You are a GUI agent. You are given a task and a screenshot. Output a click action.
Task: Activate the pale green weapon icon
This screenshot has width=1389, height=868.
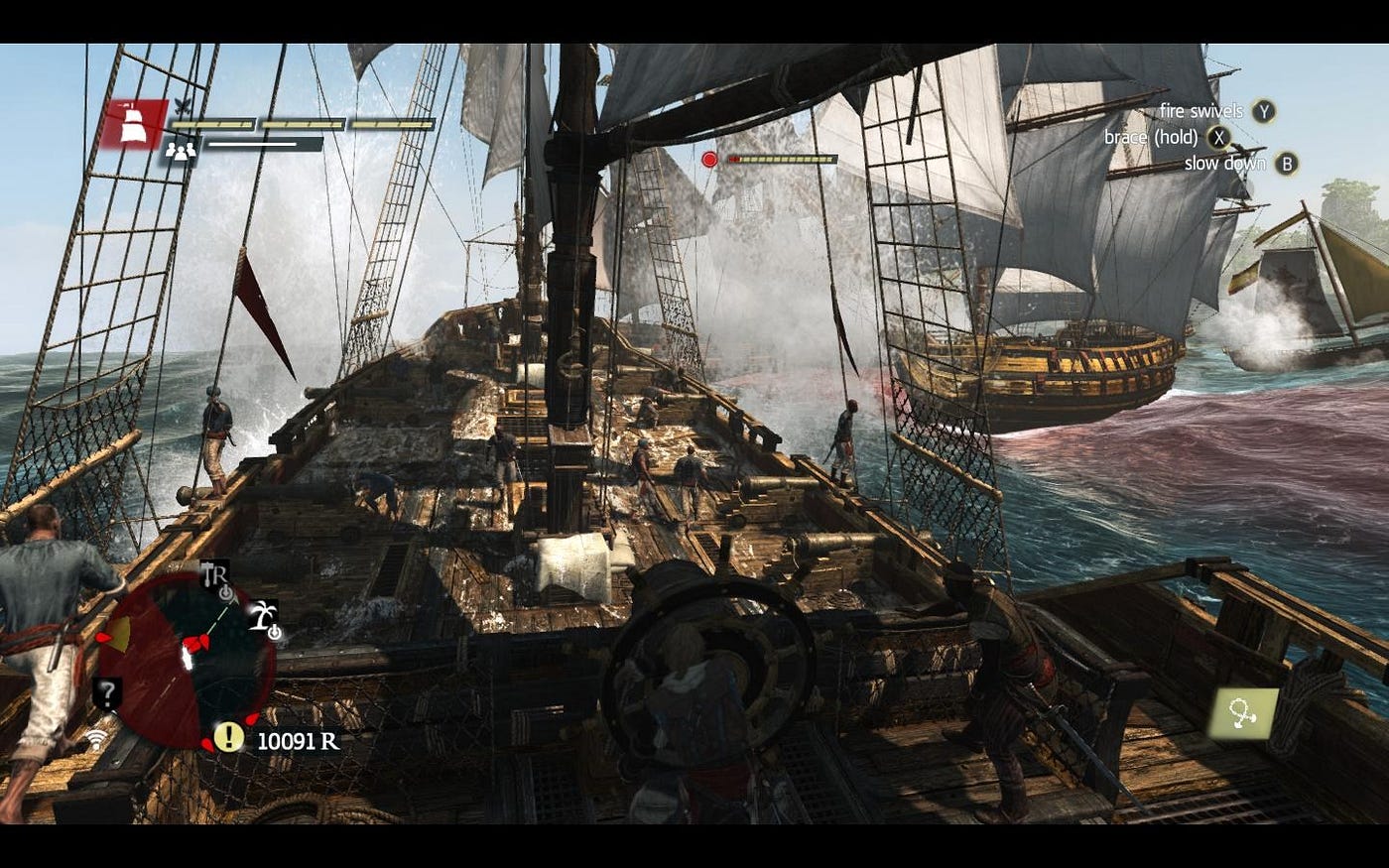tap(1242, 713)
